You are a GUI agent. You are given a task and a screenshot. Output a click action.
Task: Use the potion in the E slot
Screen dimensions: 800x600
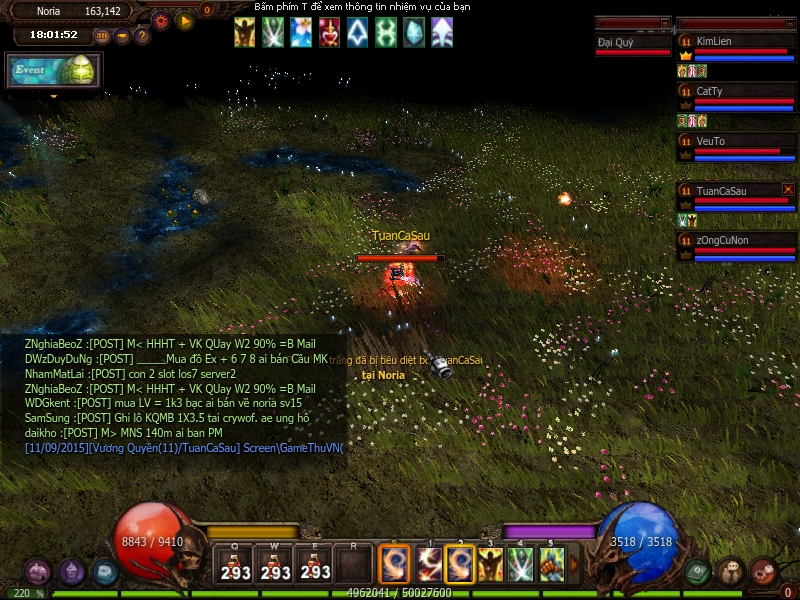pyautogui.click(x=315, y=564)
